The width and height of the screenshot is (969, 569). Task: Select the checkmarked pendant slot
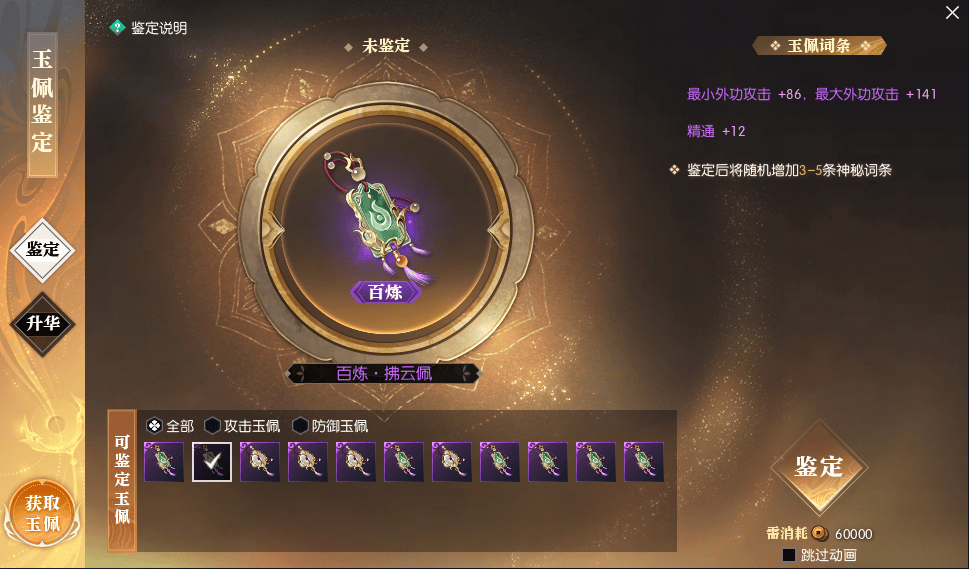click(212, 462)
